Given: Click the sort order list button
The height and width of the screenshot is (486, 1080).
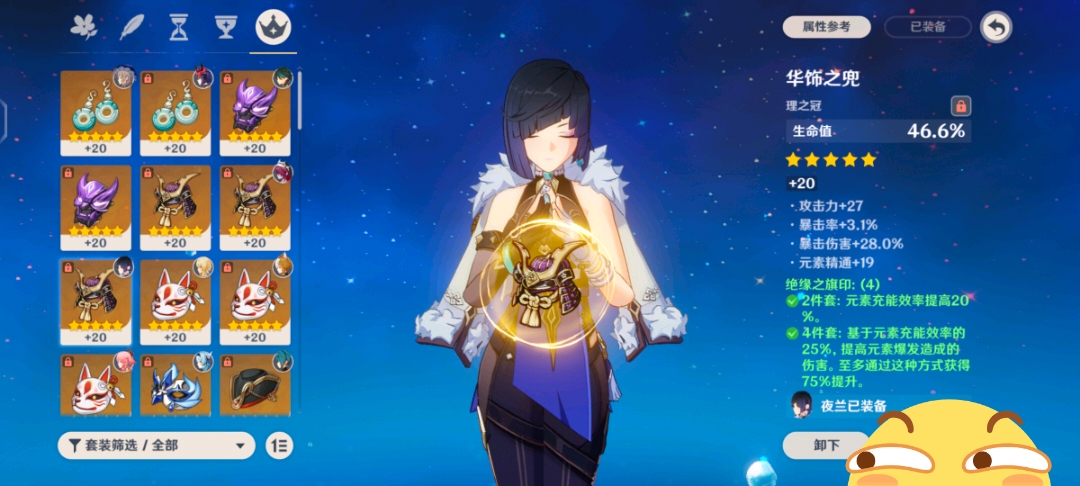Looking at the screenshot, I should pyautogui.click(x=280, y=445).
